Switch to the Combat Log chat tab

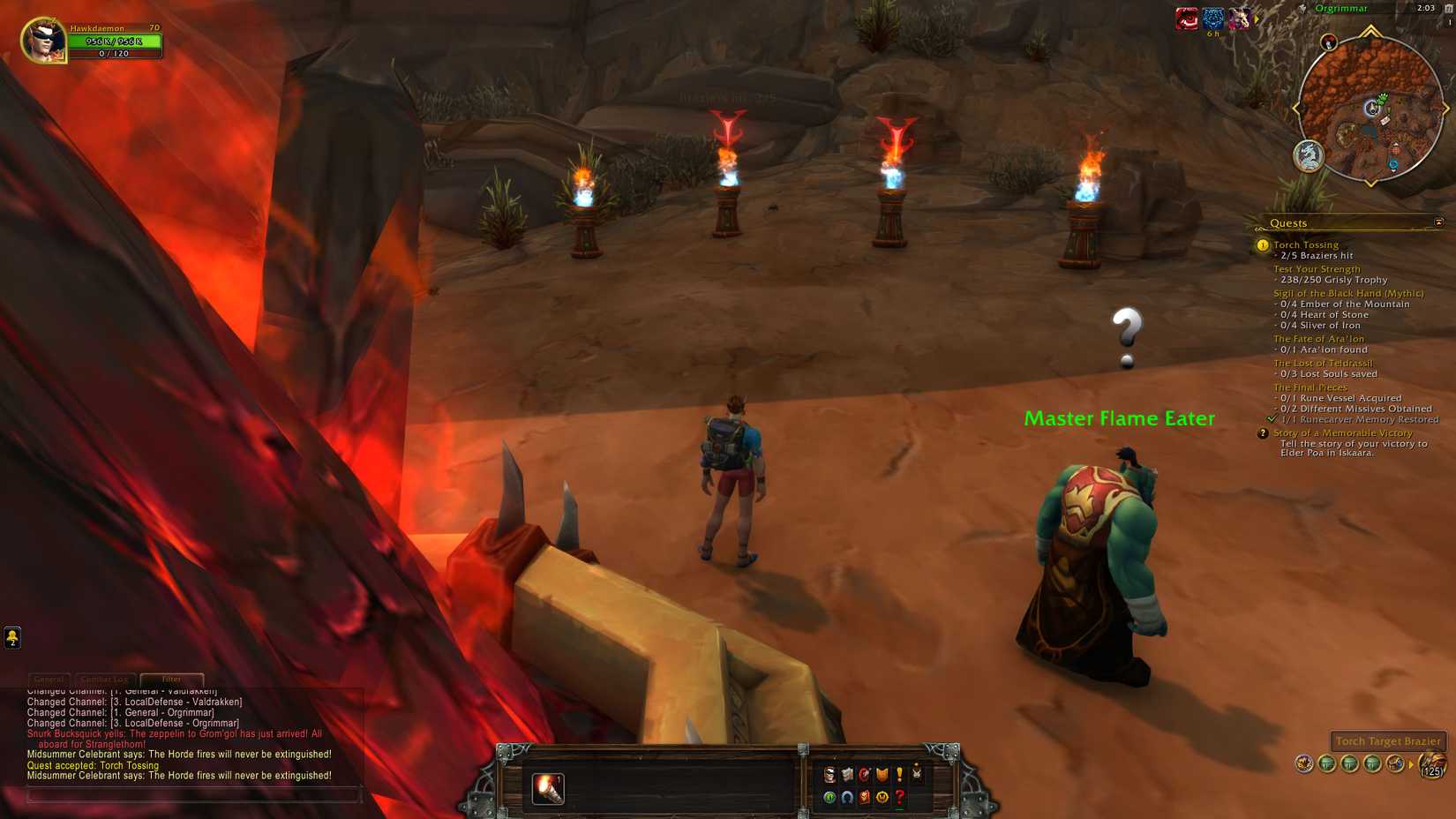(108, 679)
